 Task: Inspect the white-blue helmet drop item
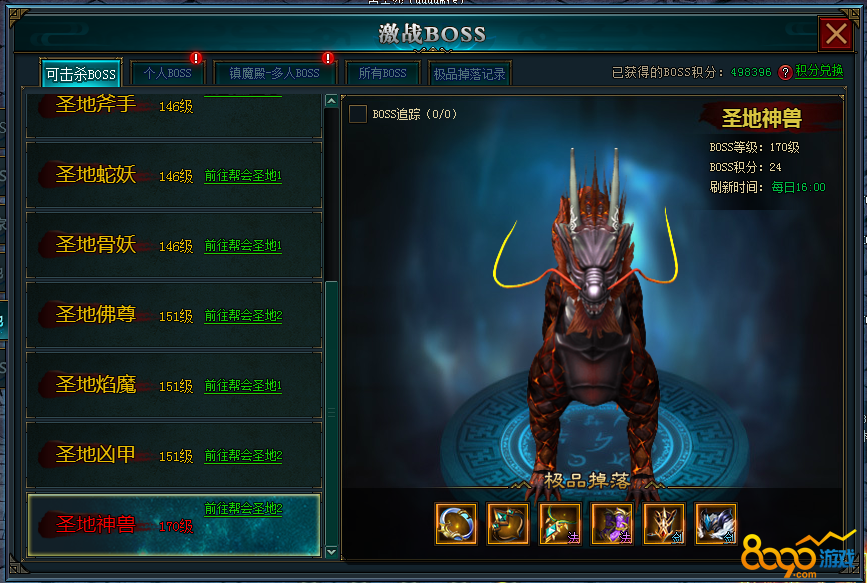(x=716, y=523)
